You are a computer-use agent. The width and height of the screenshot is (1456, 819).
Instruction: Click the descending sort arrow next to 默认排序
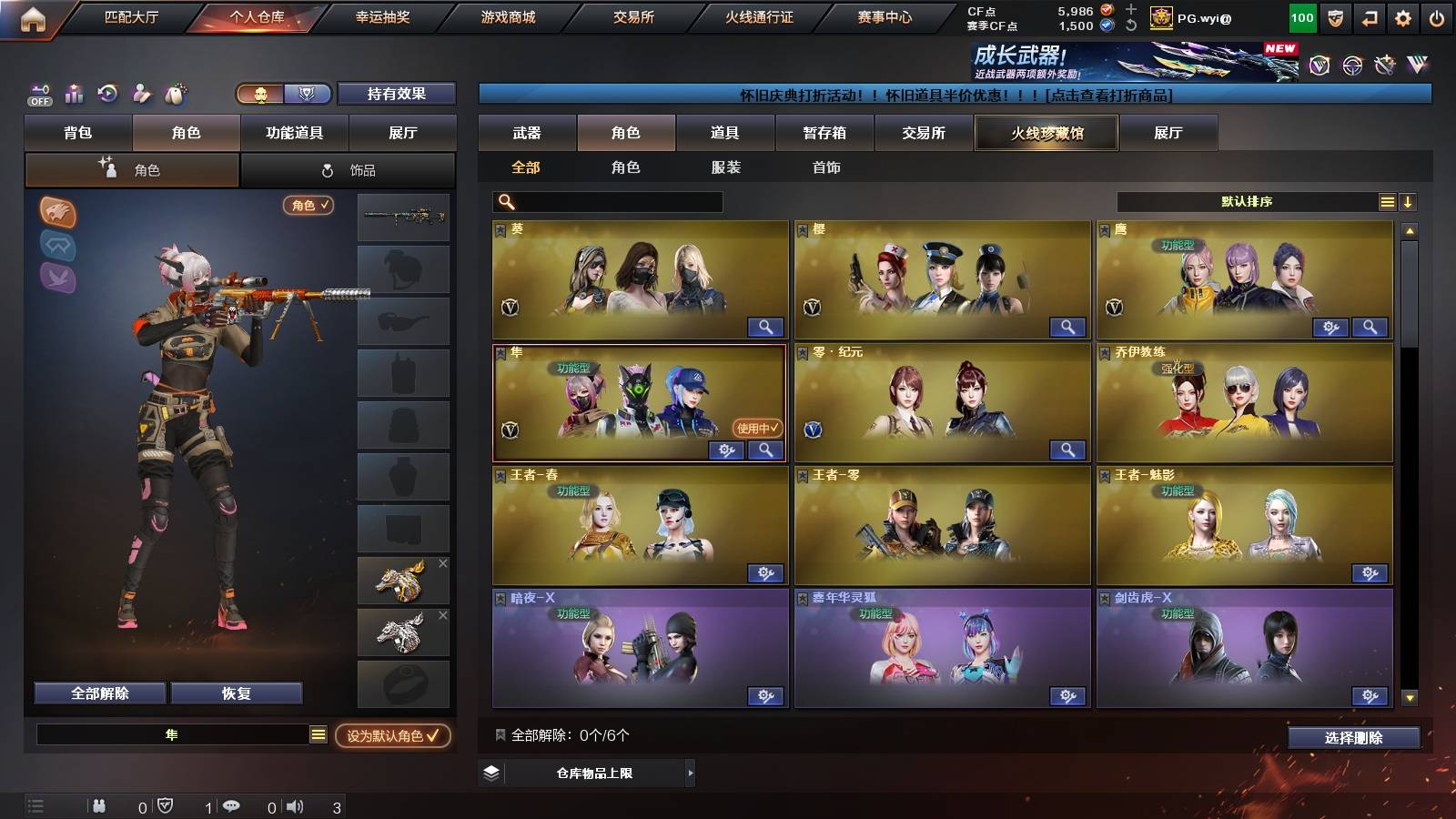click(x=1408, y=201)
